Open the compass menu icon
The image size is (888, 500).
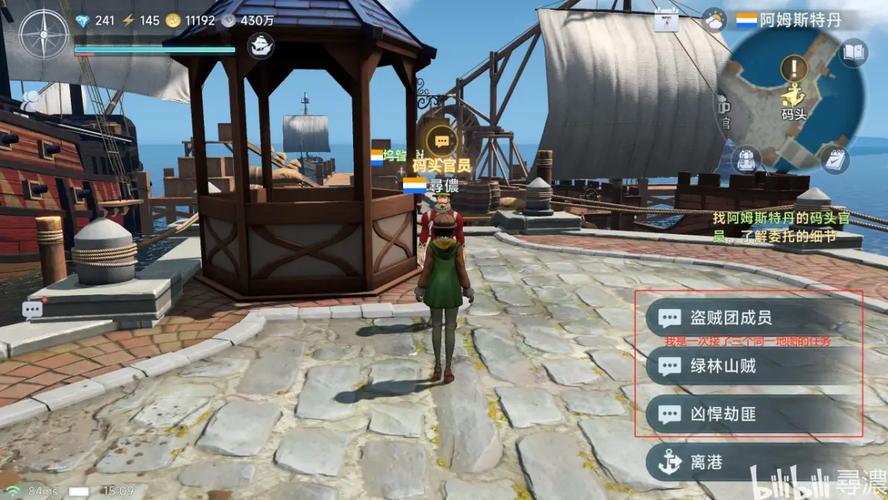coord(44,33)
